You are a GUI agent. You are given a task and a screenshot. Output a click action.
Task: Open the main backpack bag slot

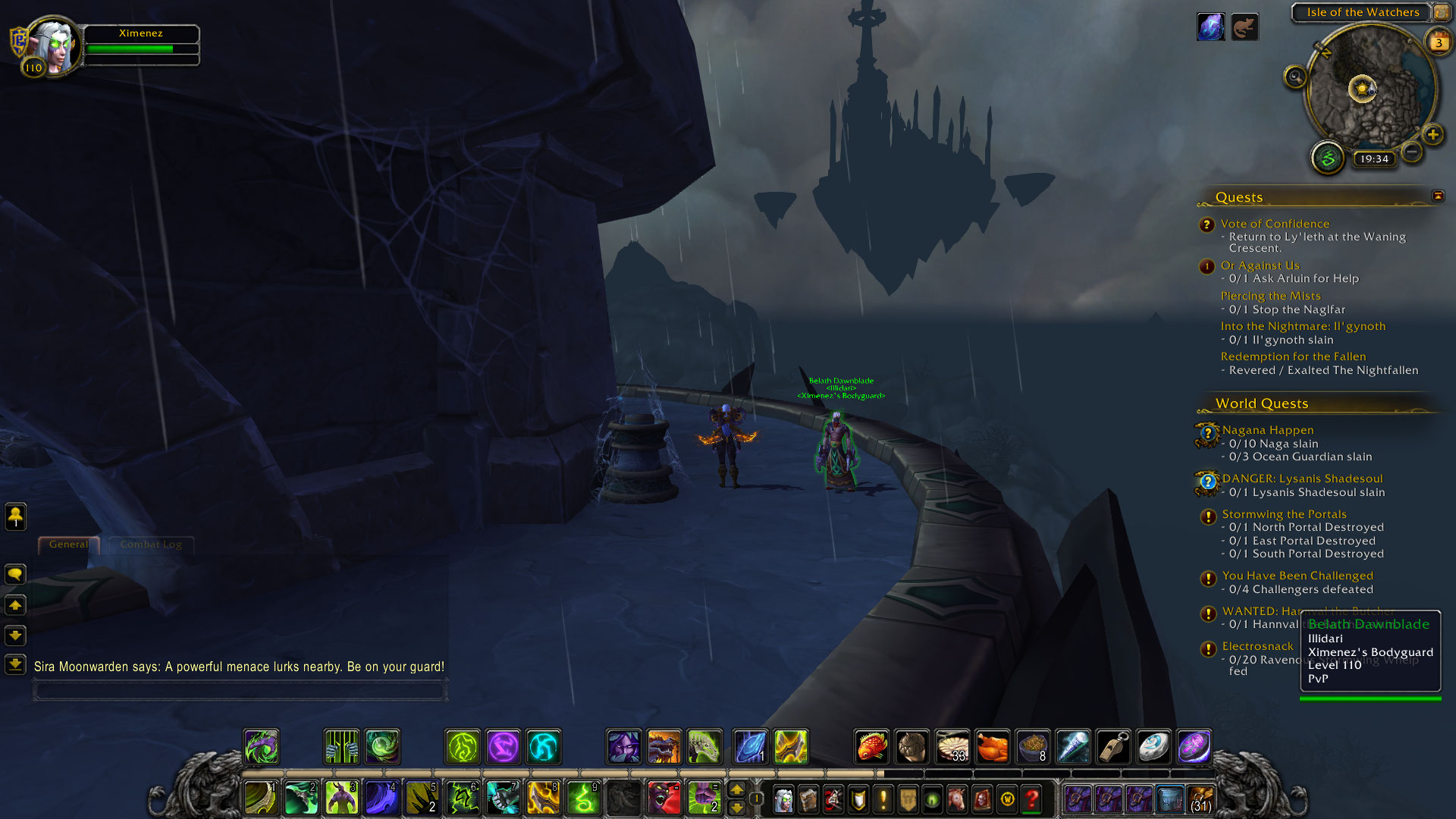(1200, 799)
